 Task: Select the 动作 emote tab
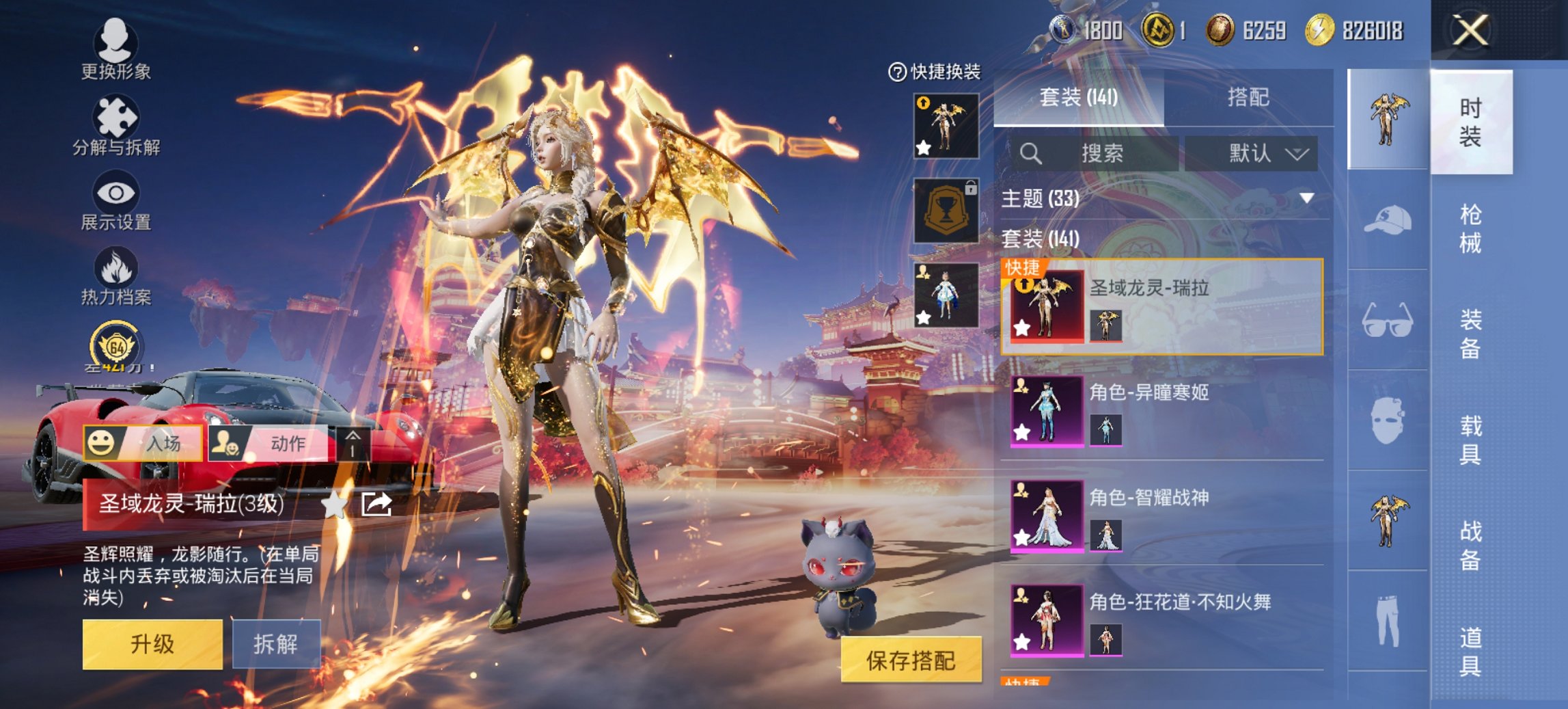click(x=270, y=443)
